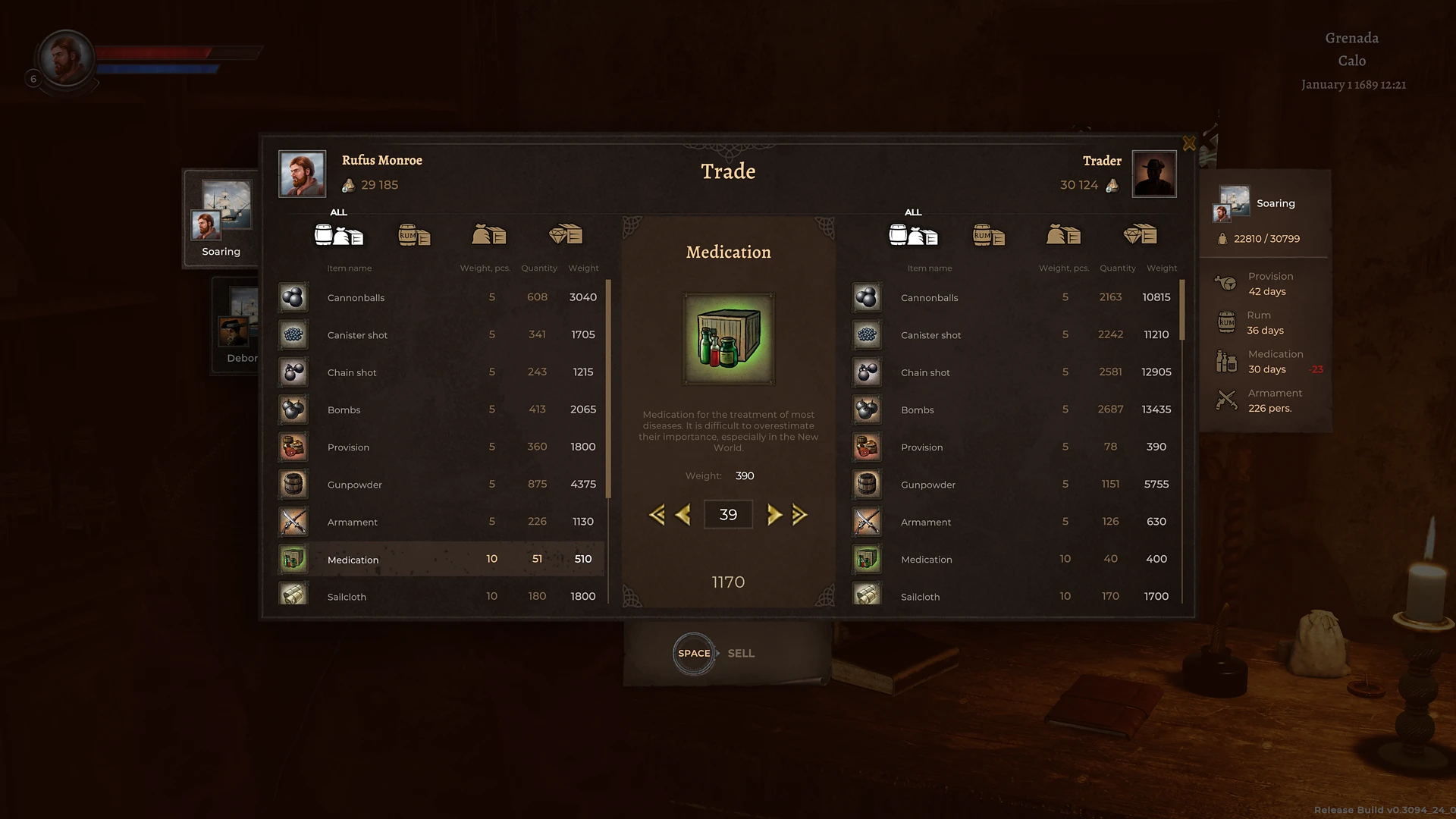Increase medication quantity by one
This screenshot has height=819, width=1456.
point(773,515)
